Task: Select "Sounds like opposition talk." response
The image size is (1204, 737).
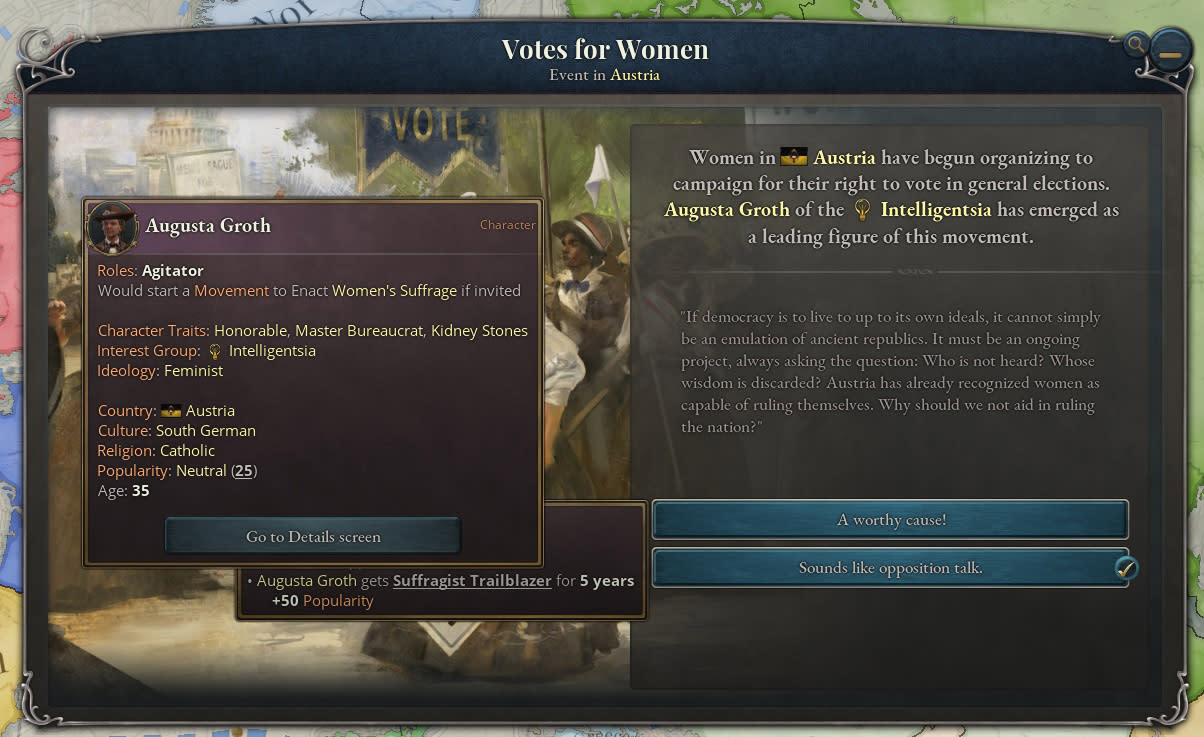Action: click(x=890, y=568)
